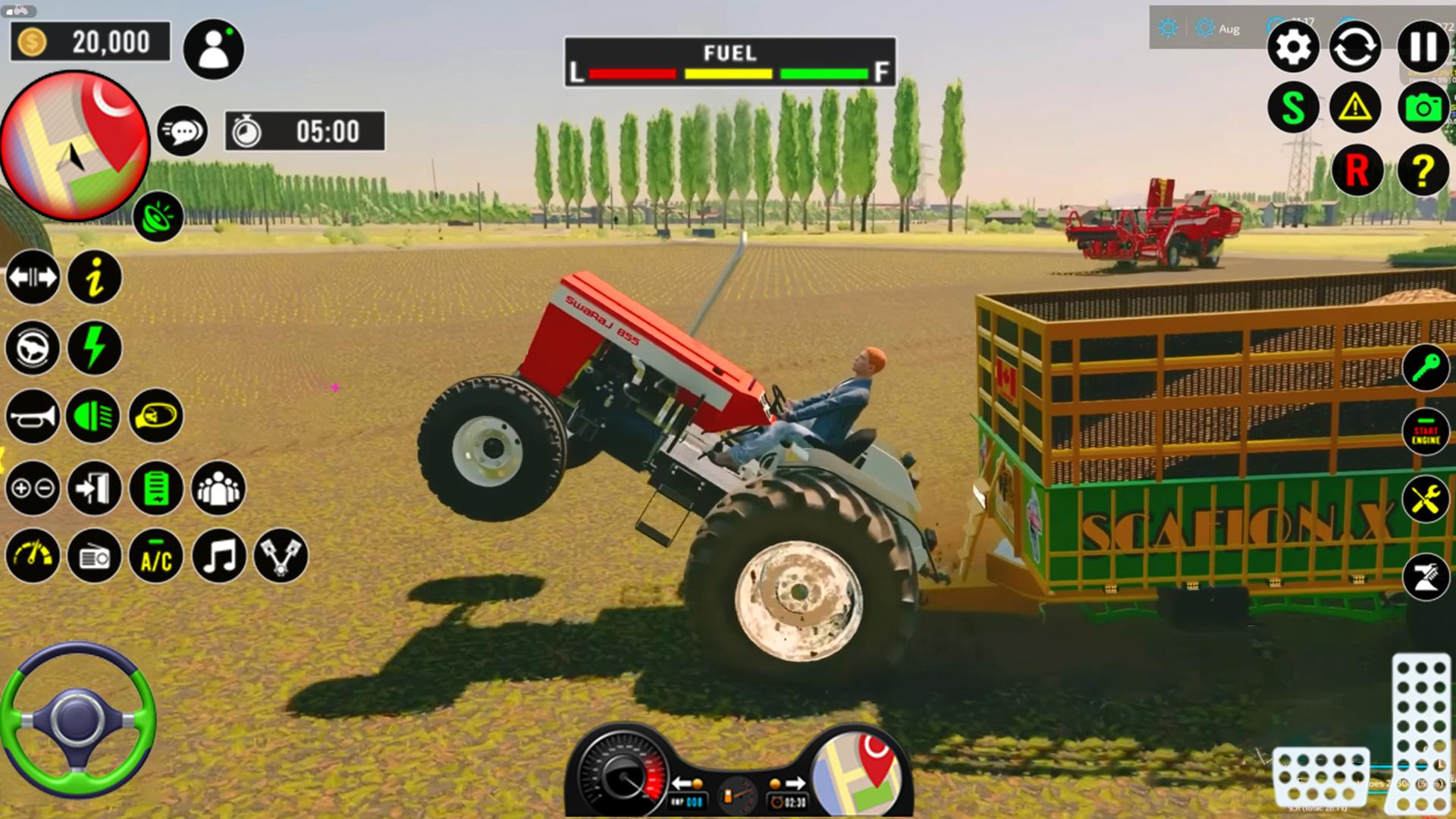This screenshot has height=819, width=1456.
Task: Open the question mark help button
Action: click(x=1423, y=171)
